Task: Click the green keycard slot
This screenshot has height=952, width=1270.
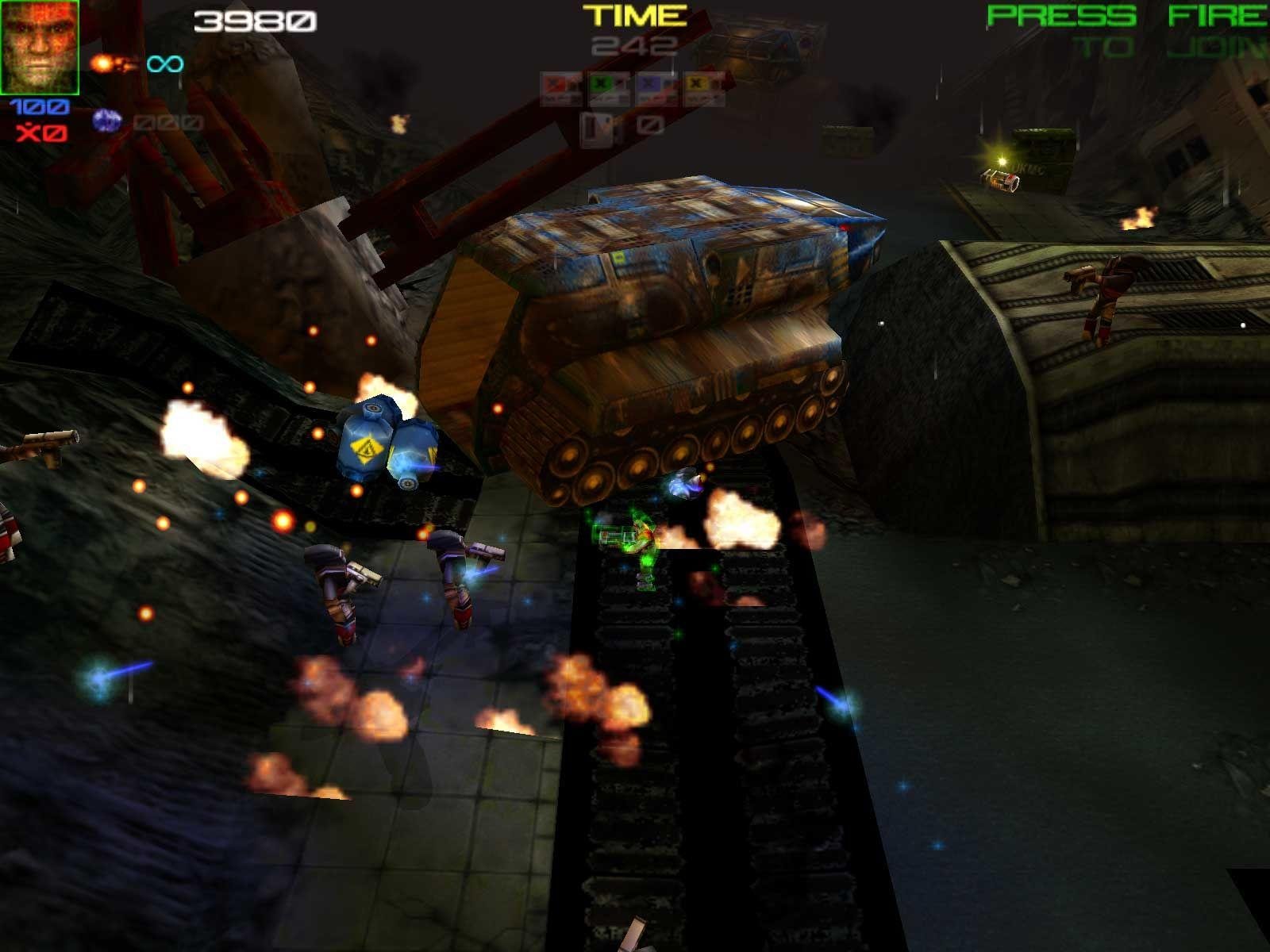Action: coord(609,89)
